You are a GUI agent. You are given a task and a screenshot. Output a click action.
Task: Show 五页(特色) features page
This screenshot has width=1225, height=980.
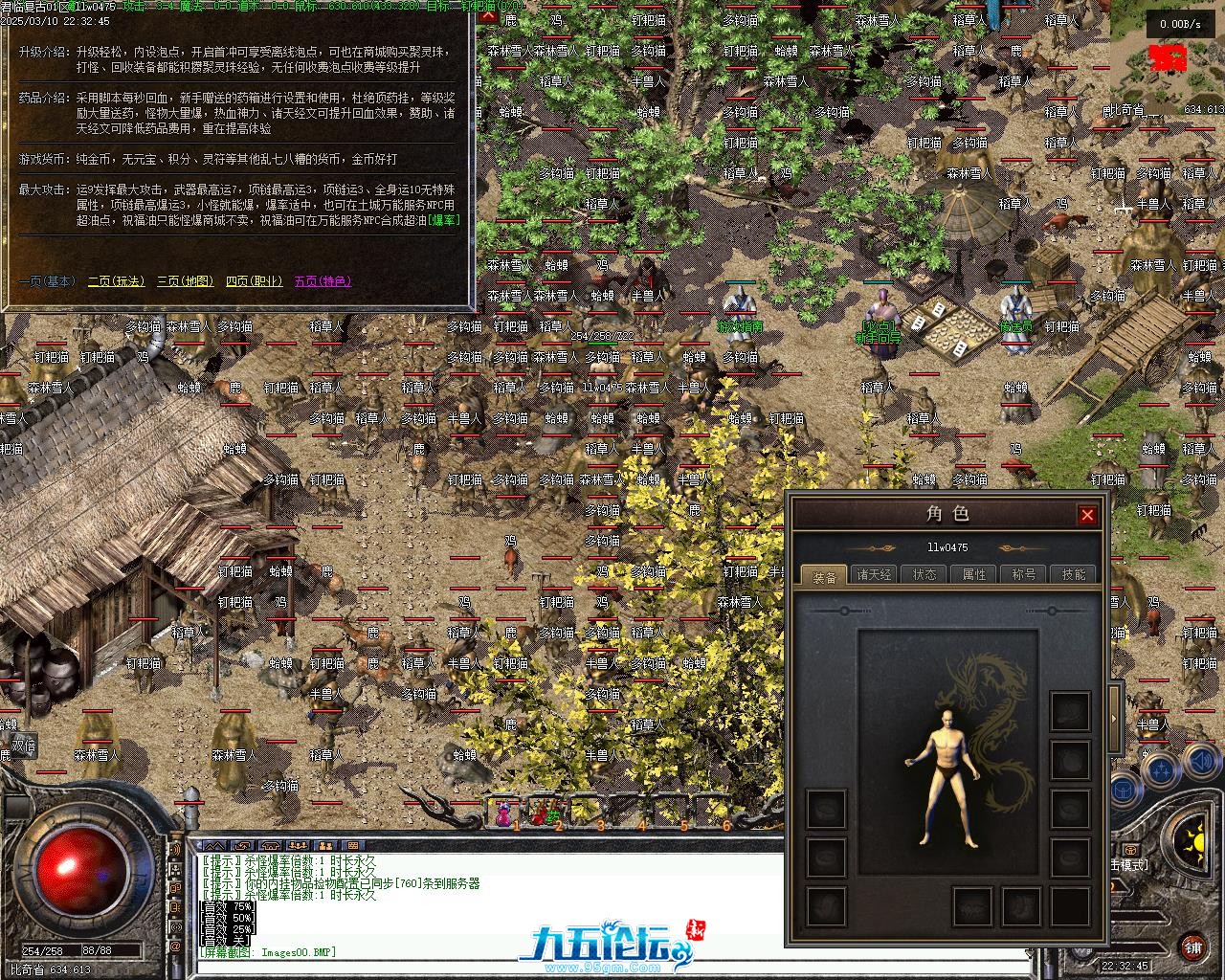pos(323,281)
